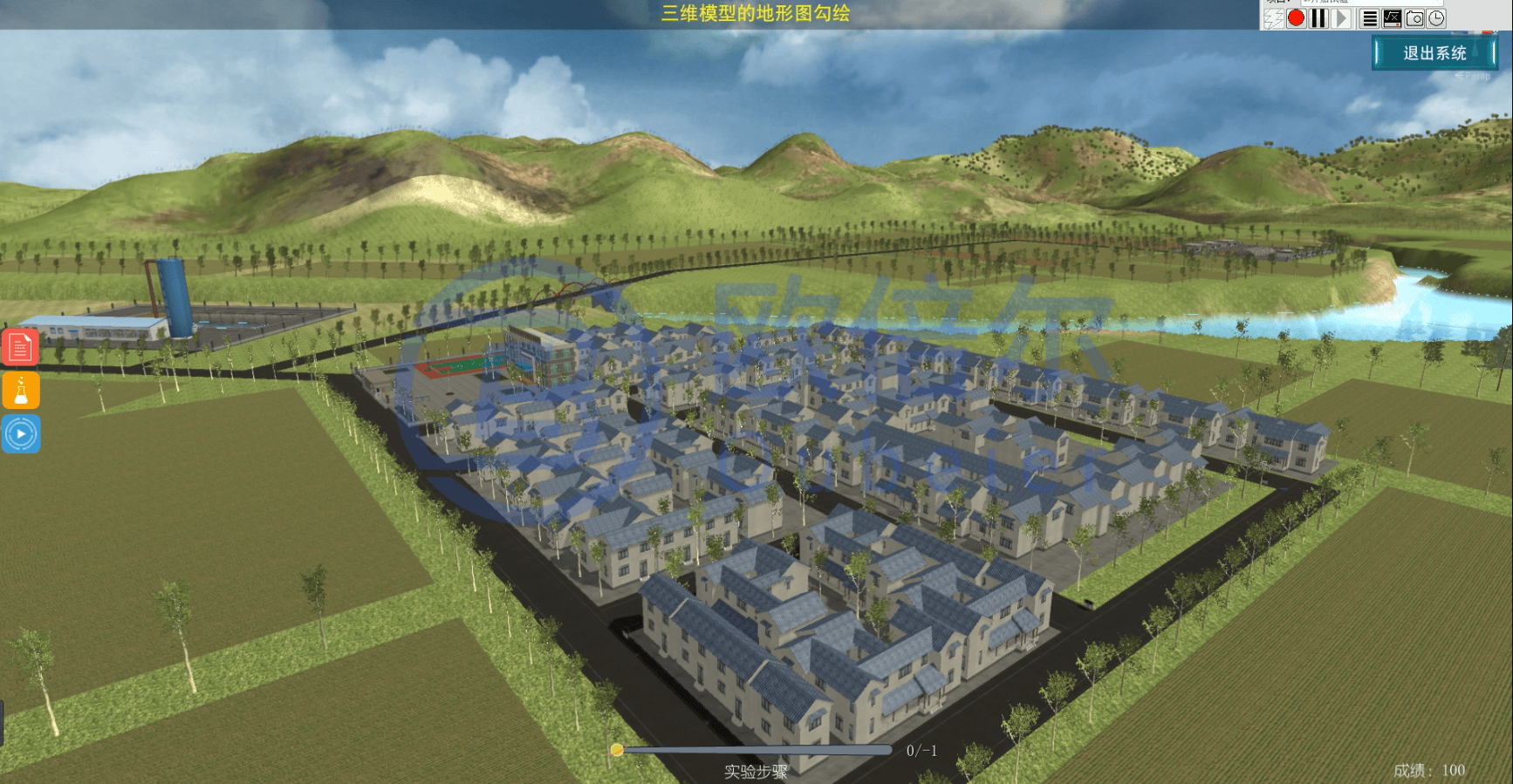Click the gray play triangle in the recorder toolbar
Screen dimensions: 1513x784
tap(1341, 18)
